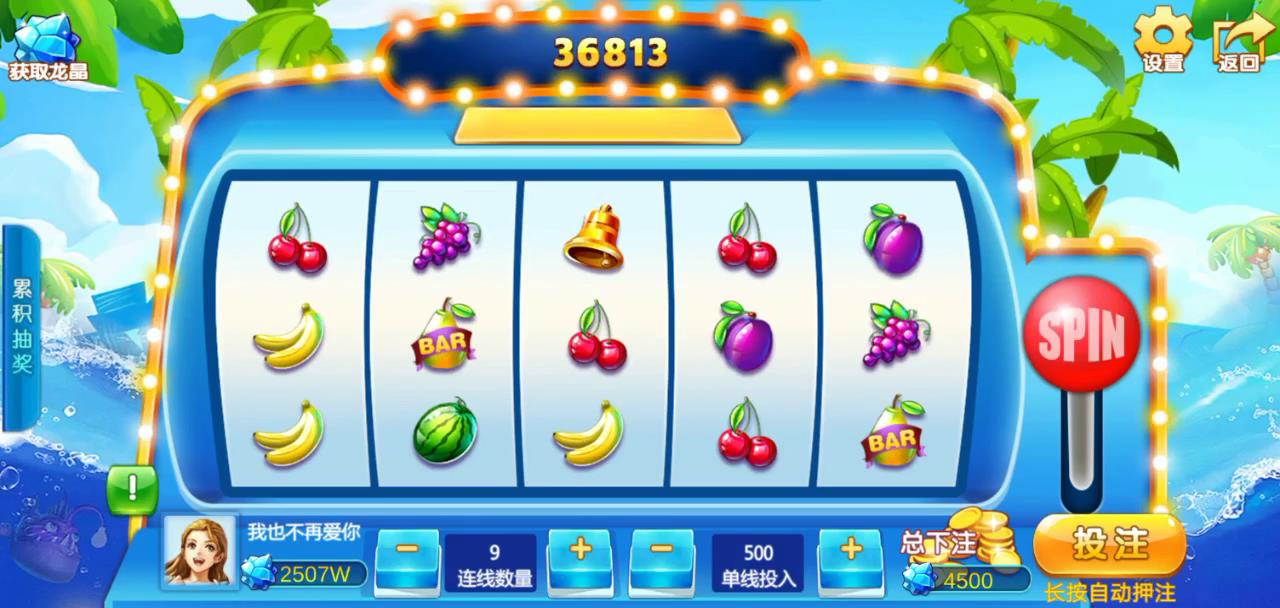Pull the red SPIN lever knob
1280x608 pixels.
[x=1082, y=334]
